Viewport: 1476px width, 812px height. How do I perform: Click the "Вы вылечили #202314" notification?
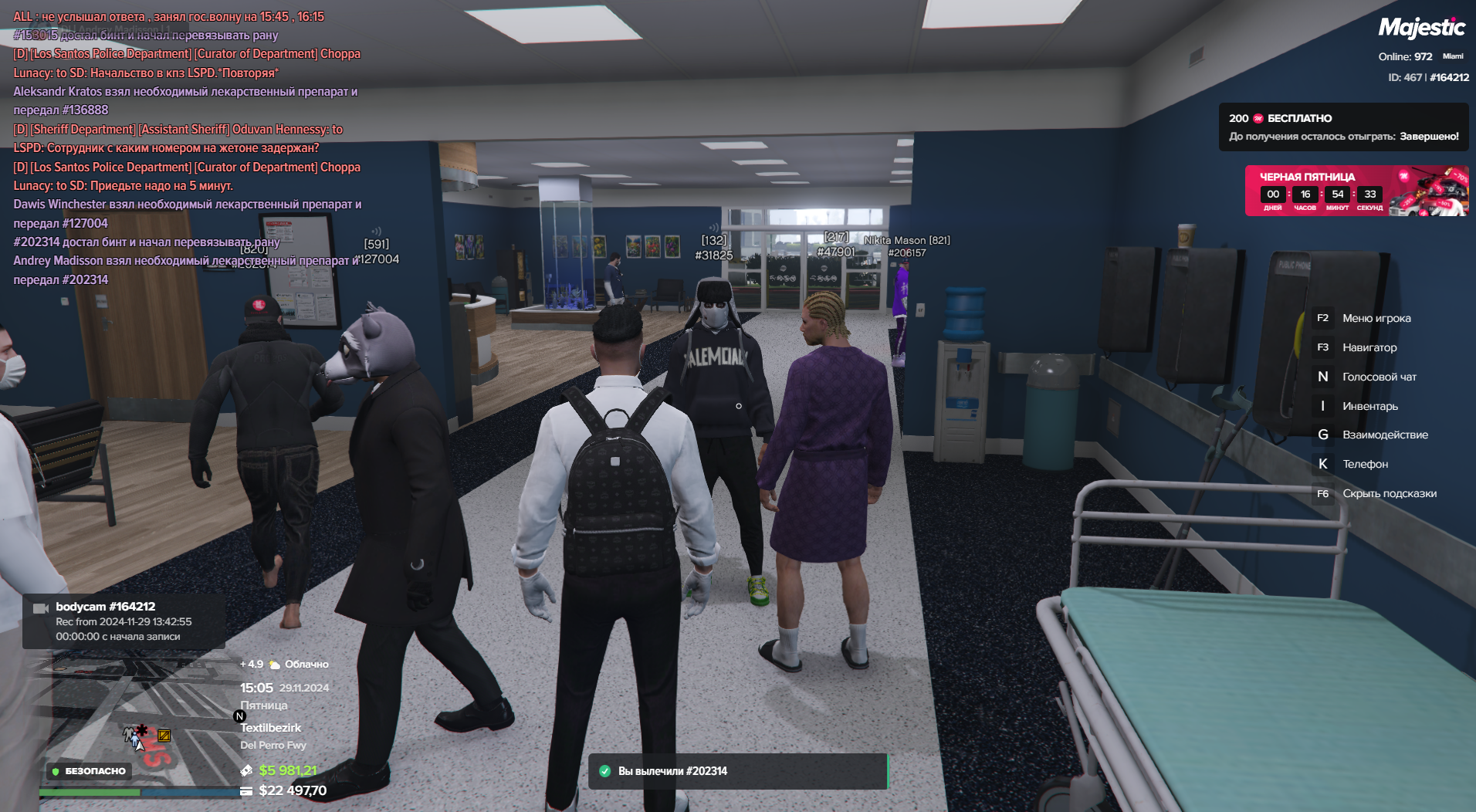[x=737, y=771]
